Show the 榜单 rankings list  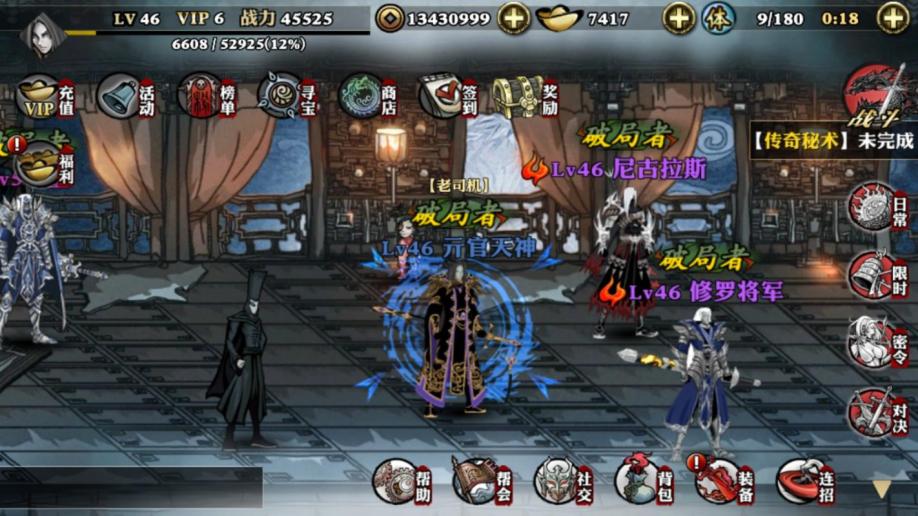[x=204, y=97]
